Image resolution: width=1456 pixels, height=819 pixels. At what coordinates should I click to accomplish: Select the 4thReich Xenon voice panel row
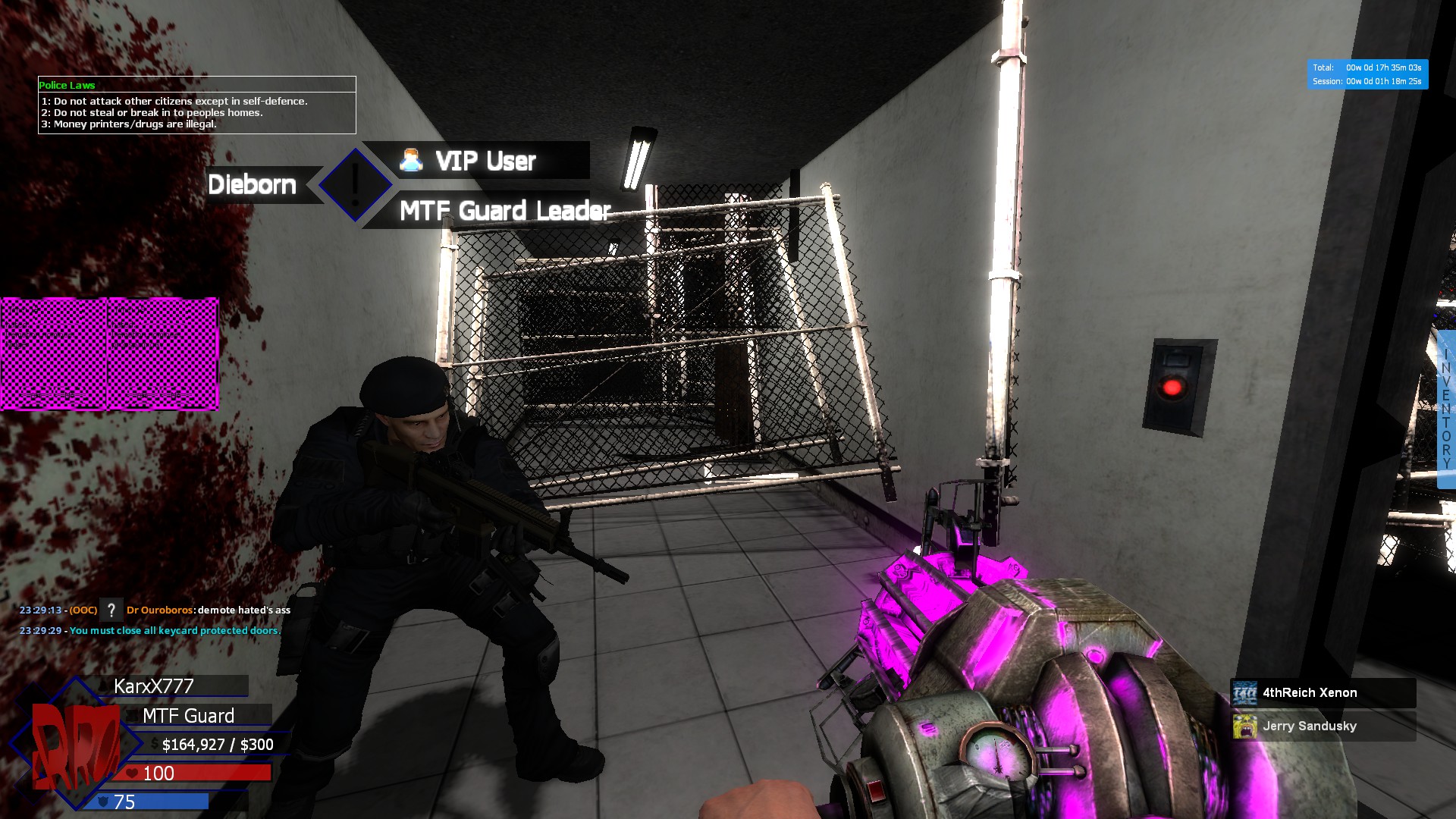point(1323,693)
